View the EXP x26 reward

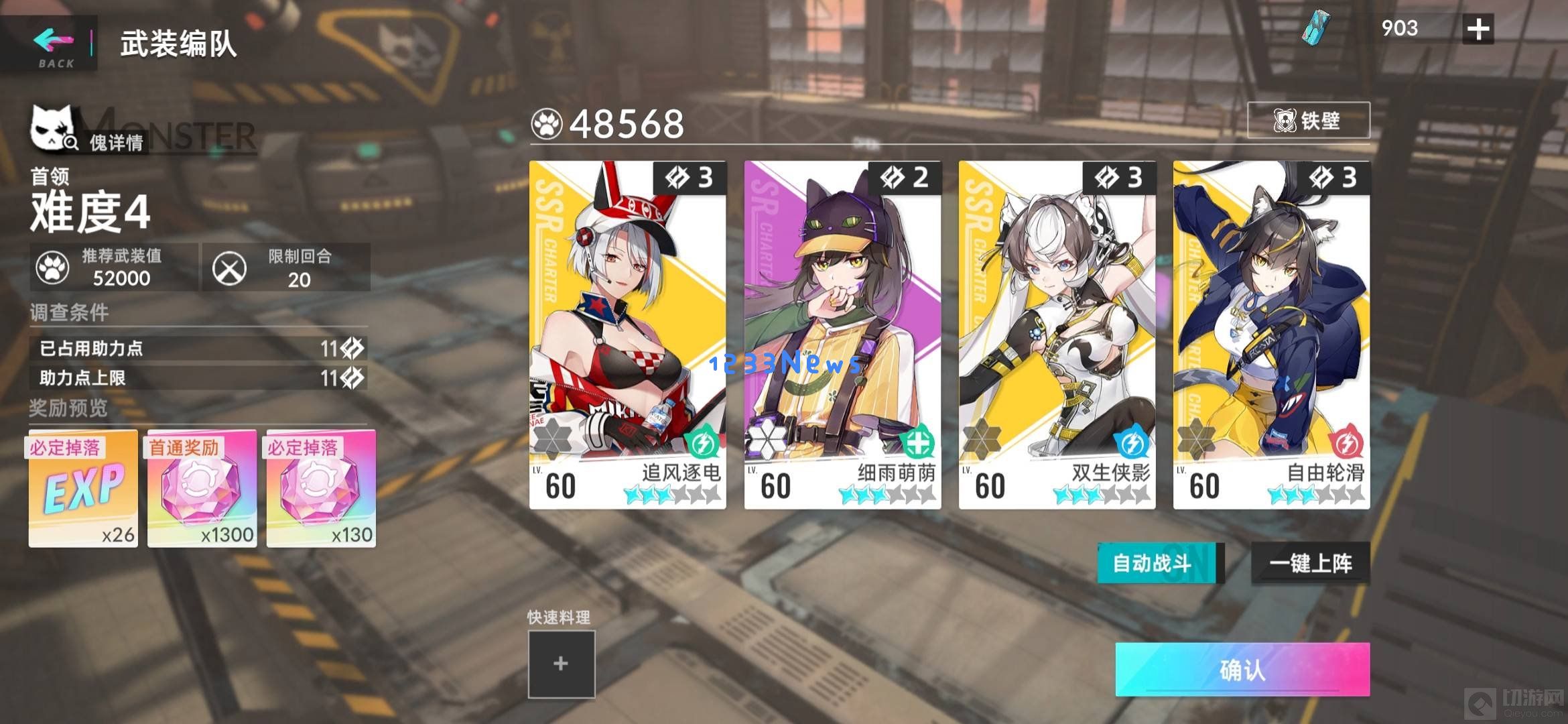coord(83,488)
